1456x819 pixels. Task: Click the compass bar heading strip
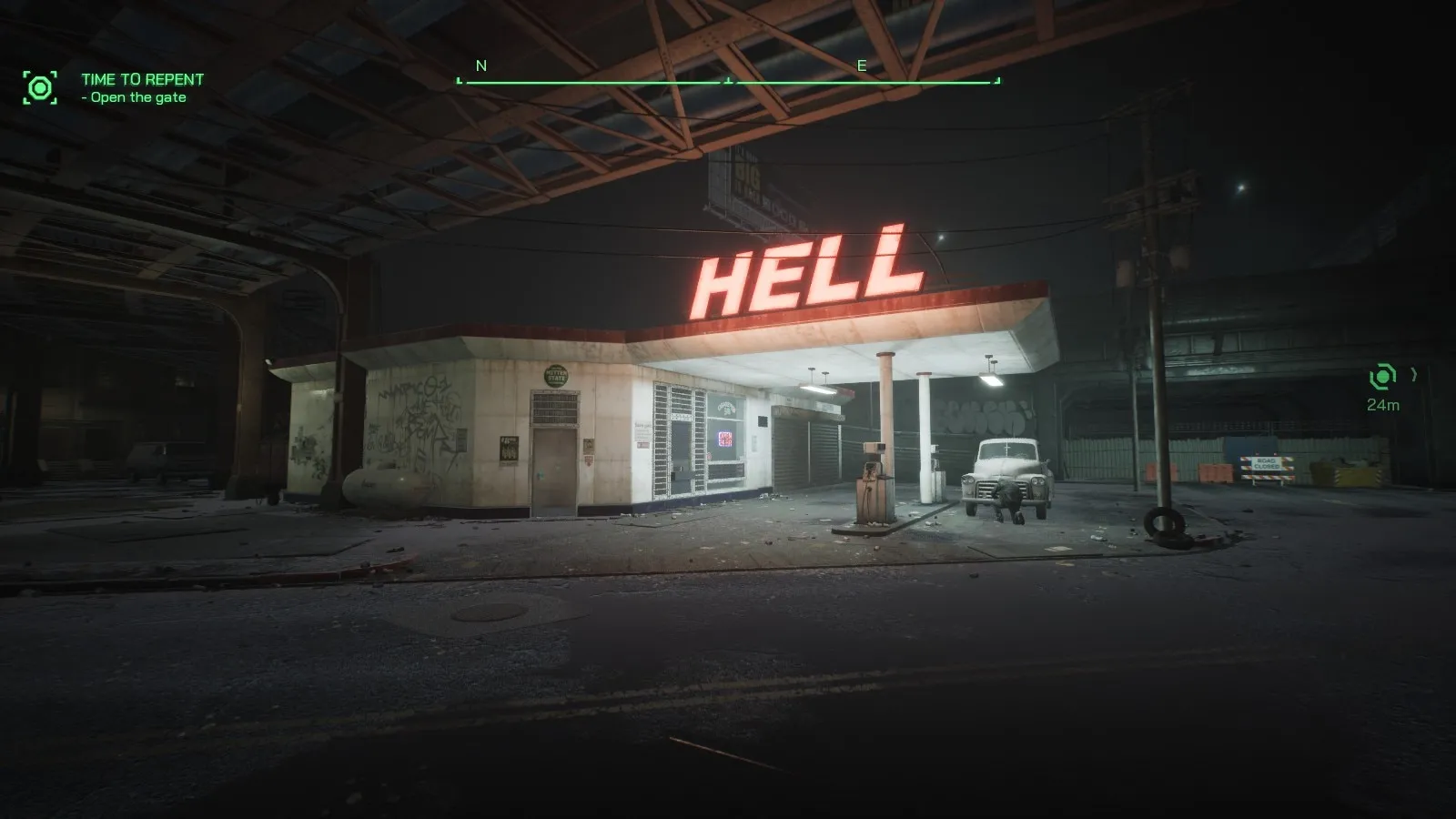[728, 81]
